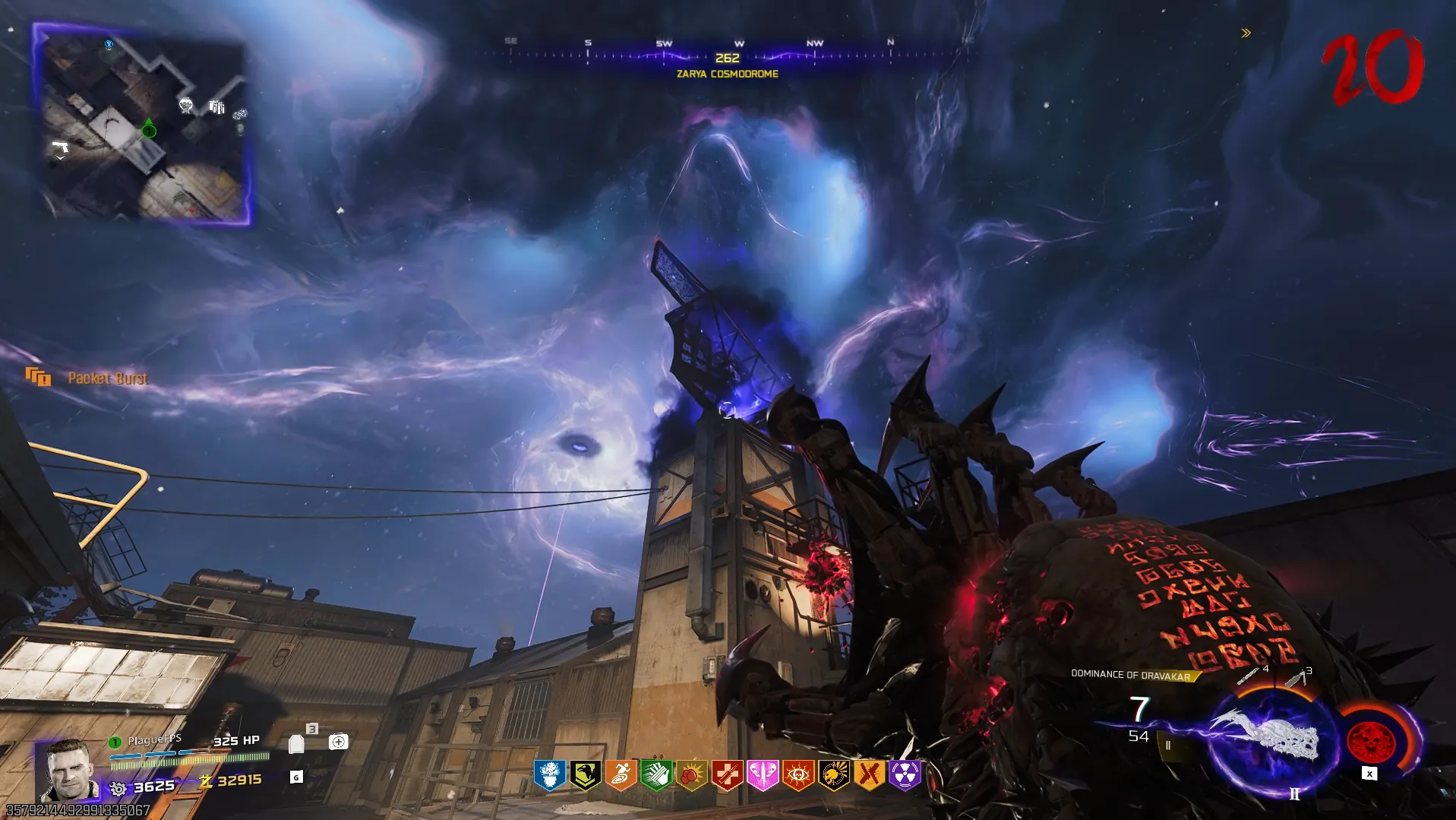Click the orange crossed pistols perk icon
The width and height of the screenshot is (1456, 820).
point(870,775)
